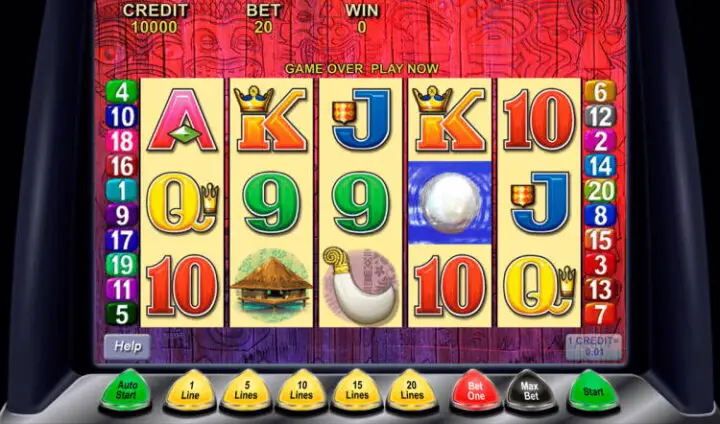Select payline marker number 6
Viewport: 720px width, 424px height.
(x=599, y=92)
